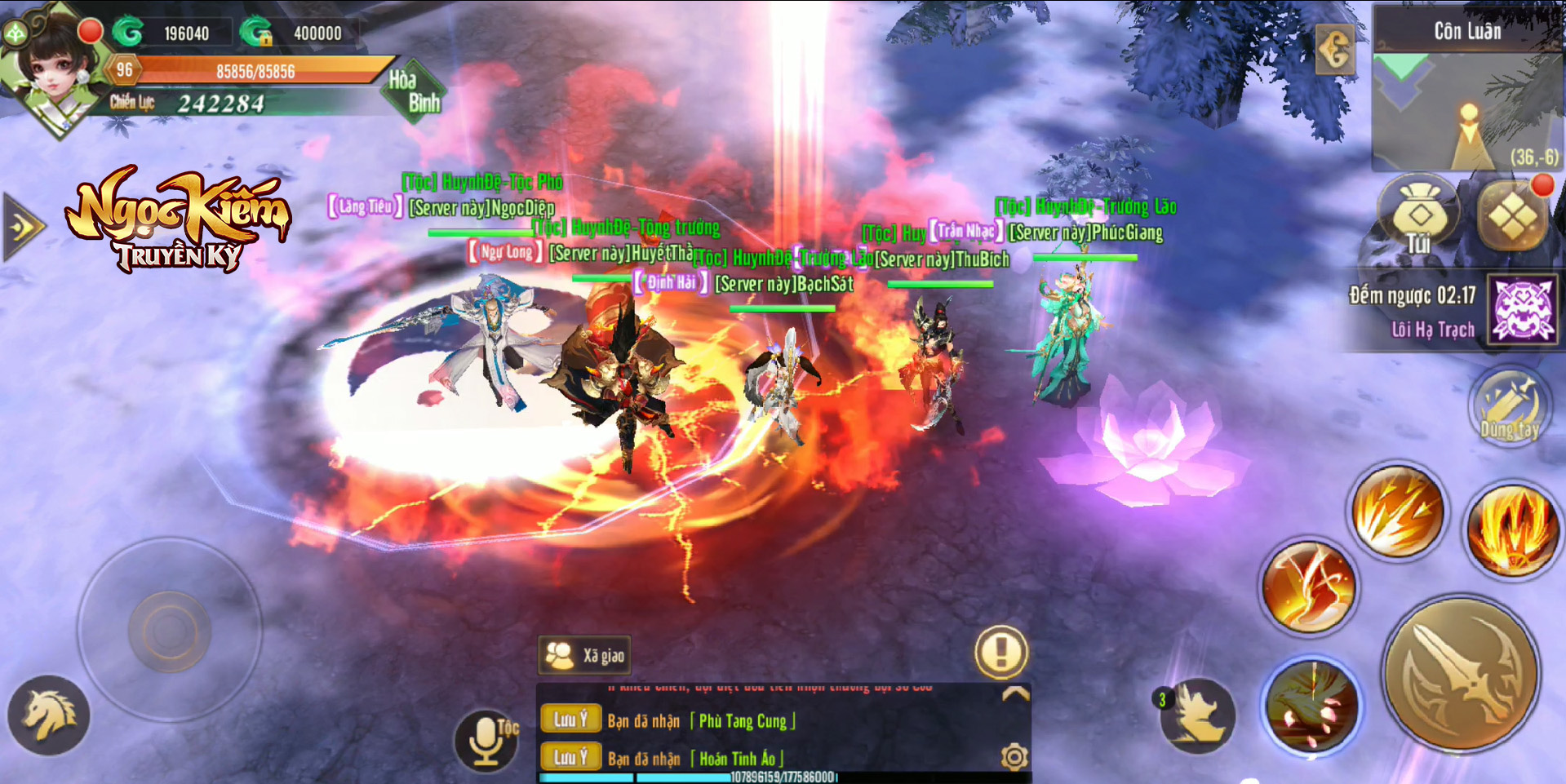The height and width of the screenshot is (784, 1566).
Task: Activate the fire burst skill
Action: click(1512, 529)
